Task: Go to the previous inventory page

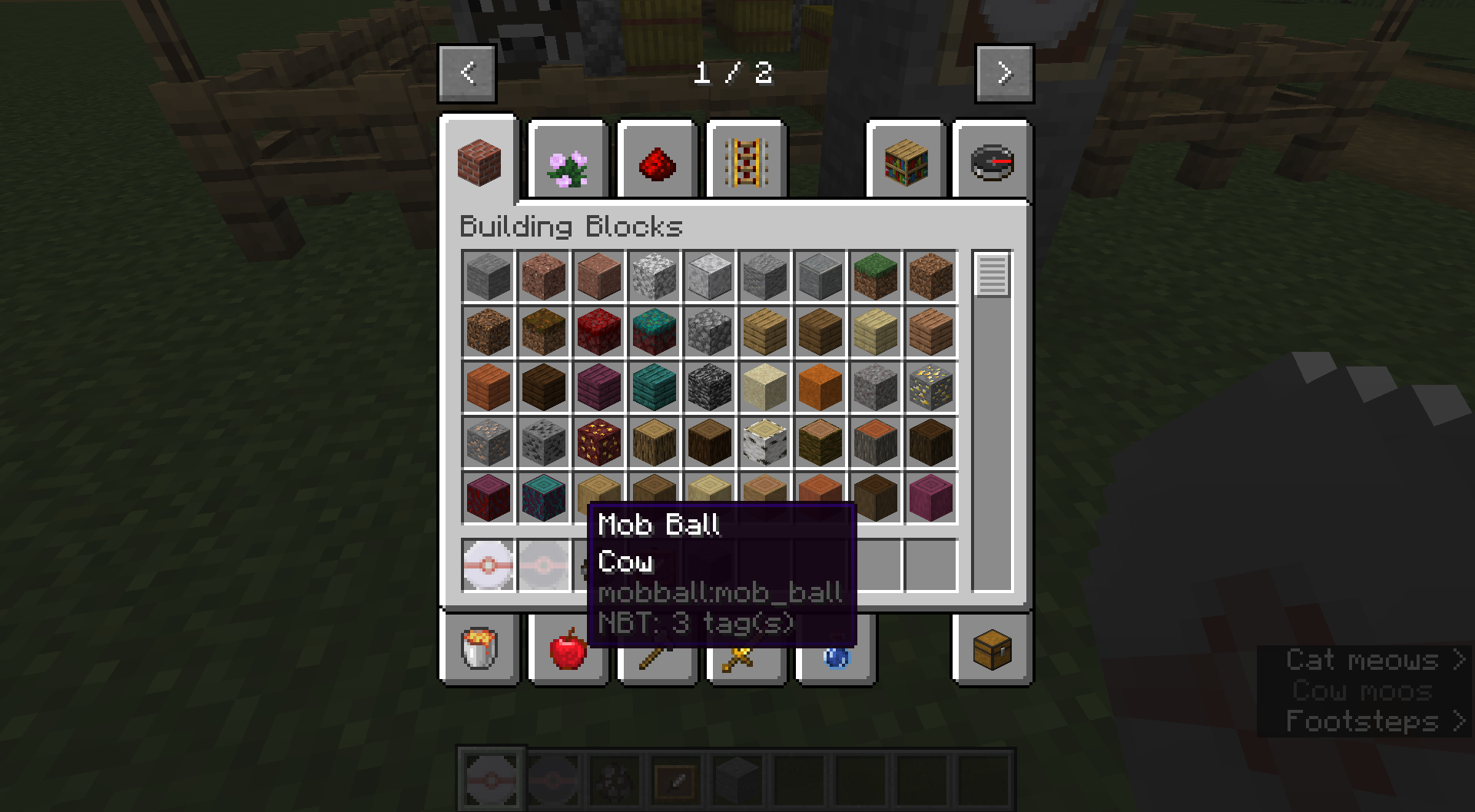Action: pyautogui.click(x=466, y=73)
